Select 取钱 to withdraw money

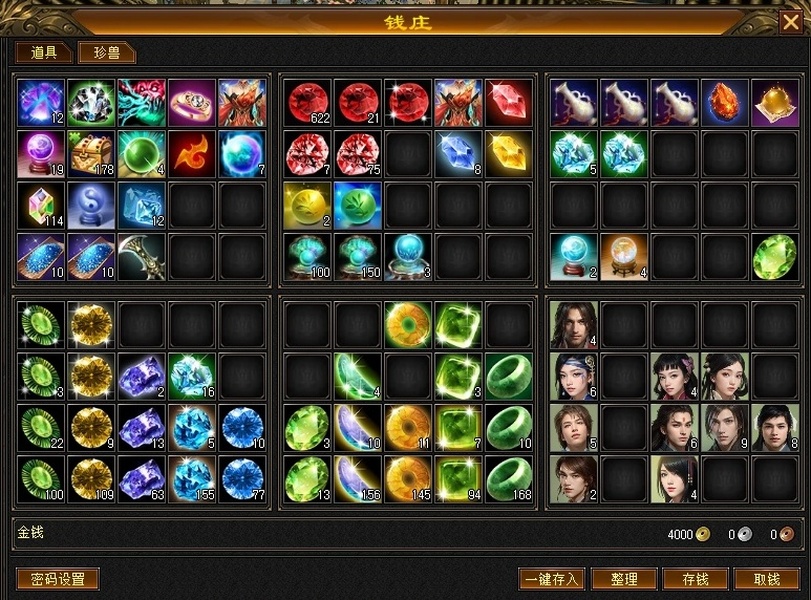pos(767,579)
